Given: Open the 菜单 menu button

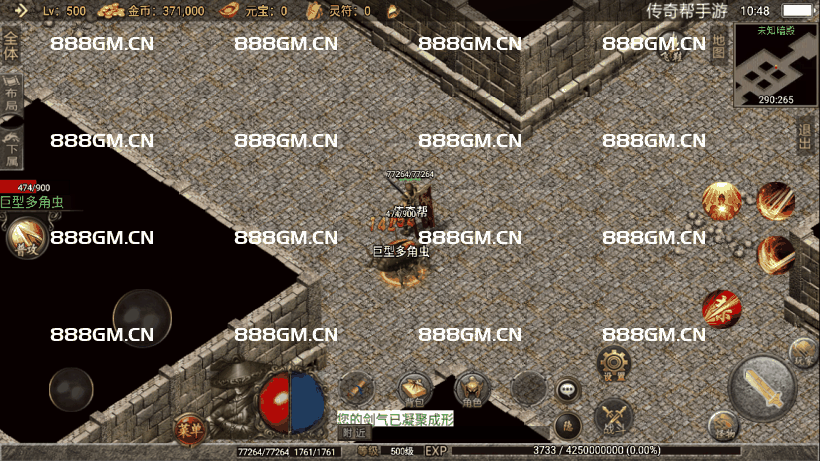Looking at the screenshot, I should [x=187, y=428].
